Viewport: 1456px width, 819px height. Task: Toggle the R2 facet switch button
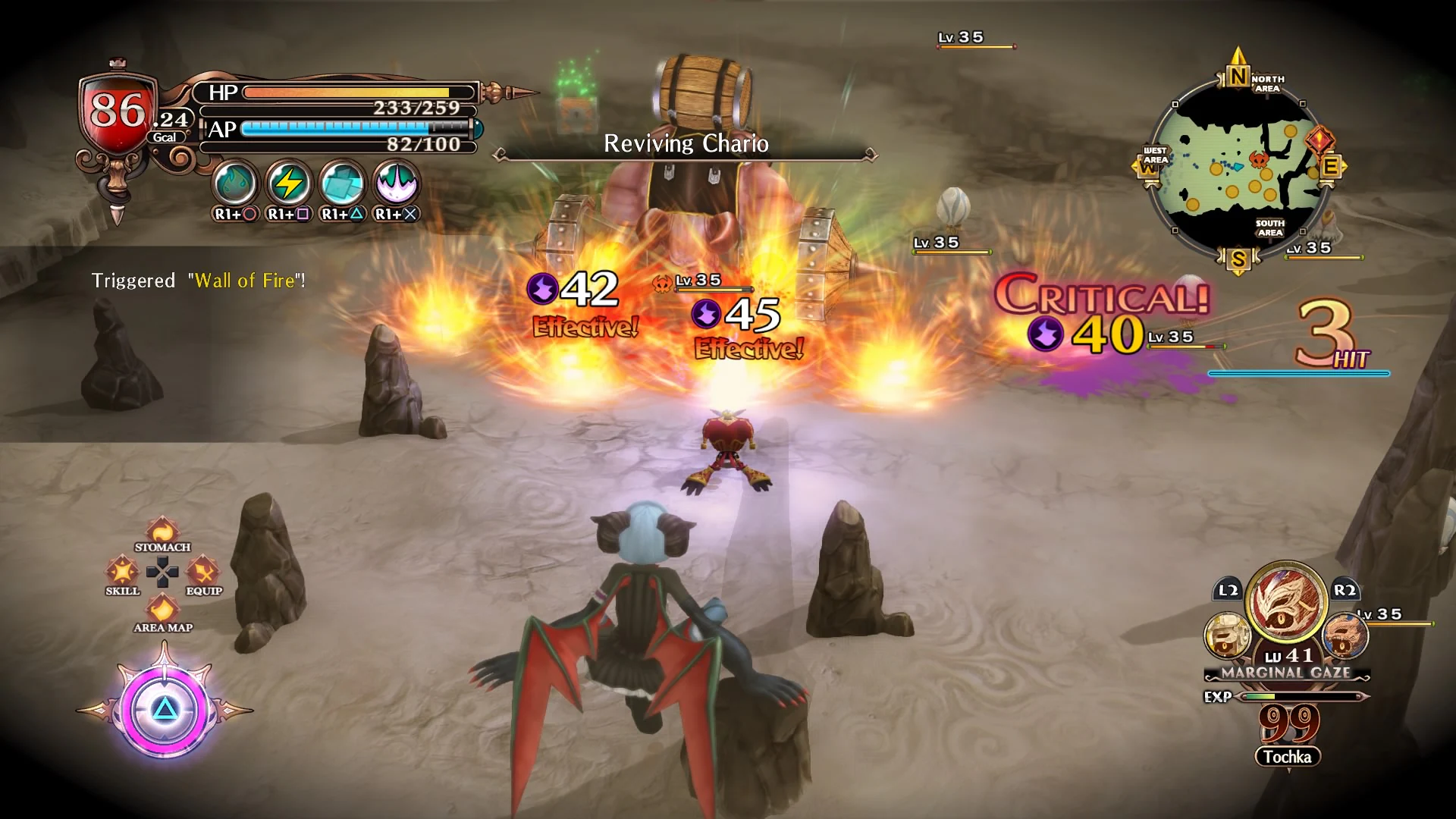(1344, 589)
